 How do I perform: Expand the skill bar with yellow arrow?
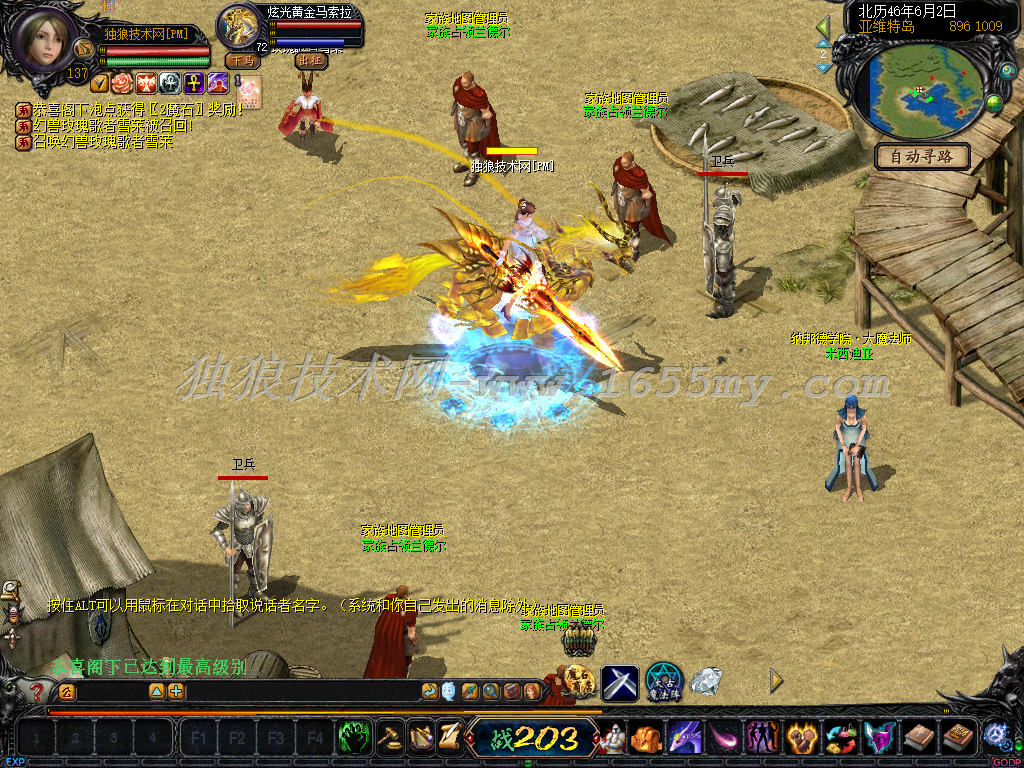tap(777, 681)
